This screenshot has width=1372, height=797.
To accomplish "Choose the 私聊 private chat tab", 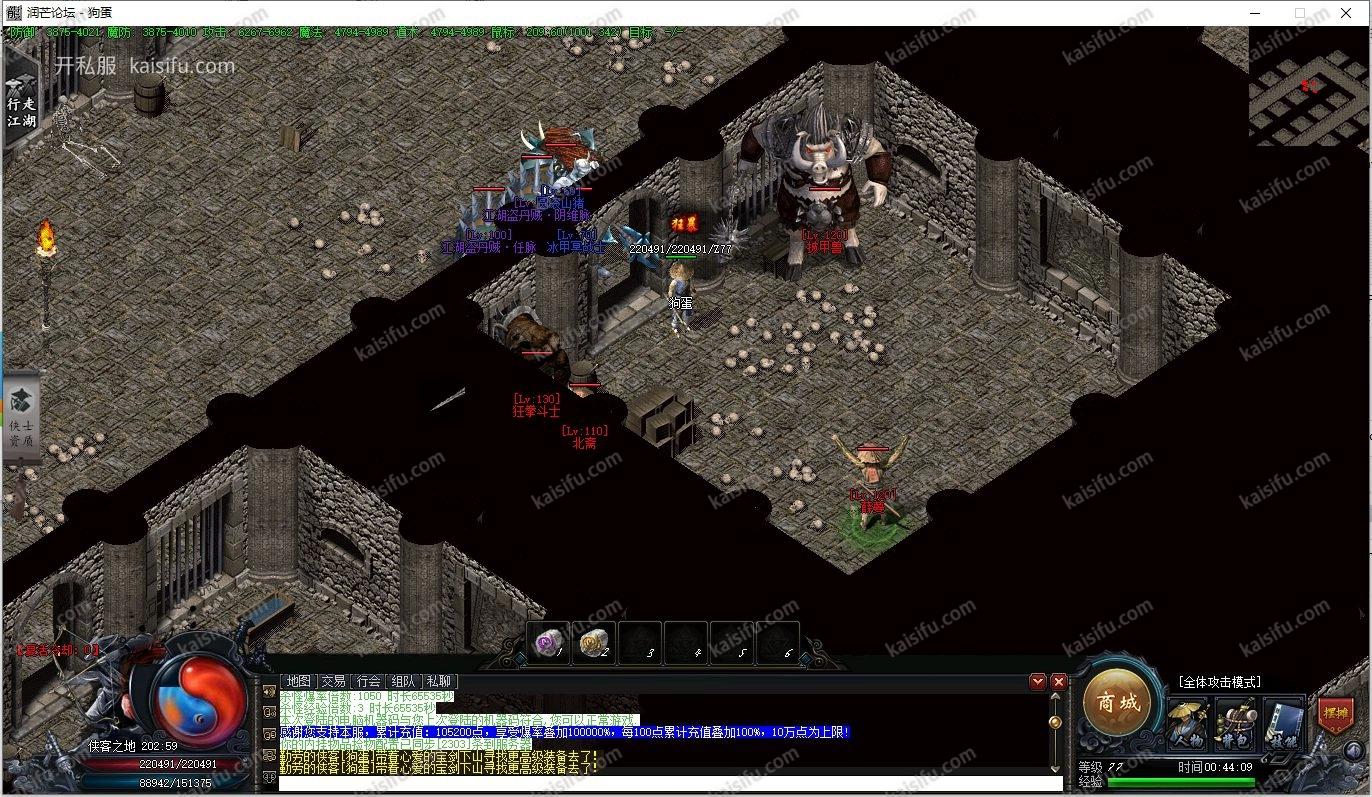I will click(x=438, y=681).
